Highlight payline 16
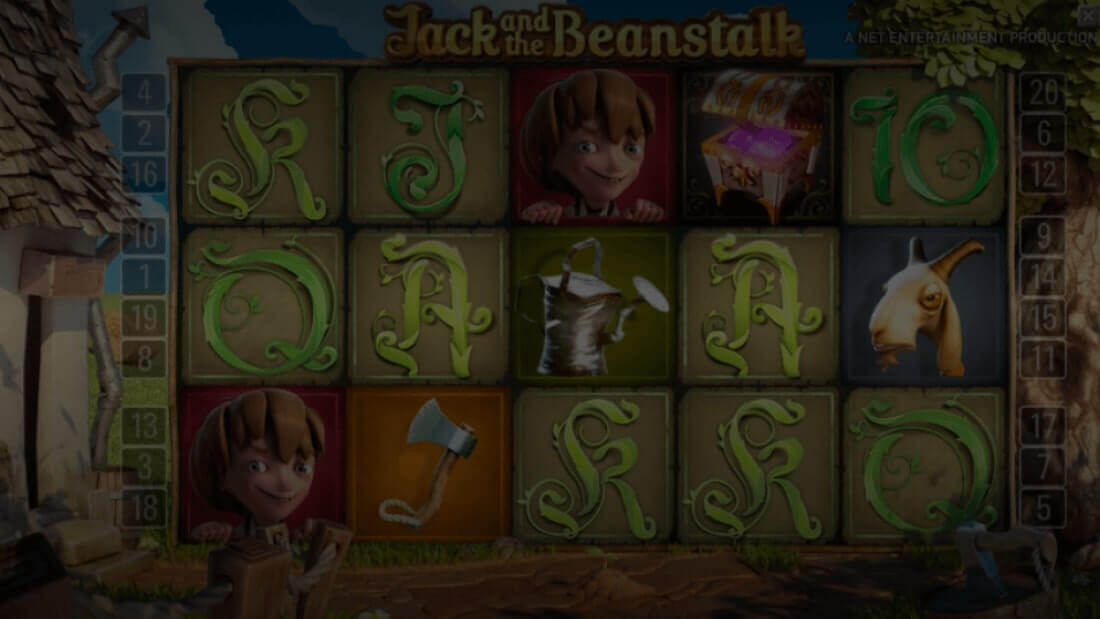Image resolution: width=1100 pixels, height=619 pixels. [x=145, y=174]
